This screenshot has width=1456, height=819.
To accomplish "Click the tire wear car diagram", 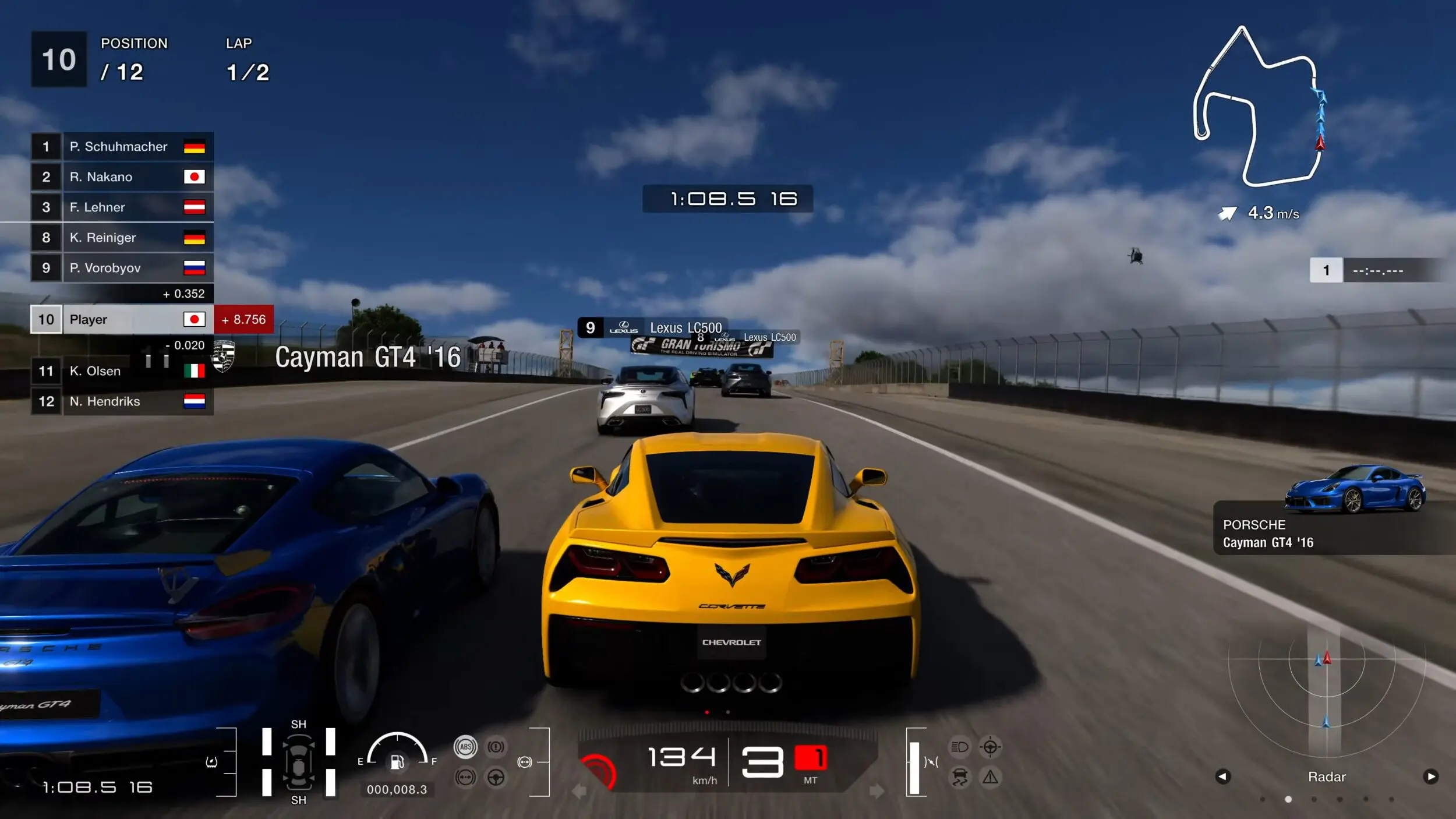I will click(x=298, y=762).
